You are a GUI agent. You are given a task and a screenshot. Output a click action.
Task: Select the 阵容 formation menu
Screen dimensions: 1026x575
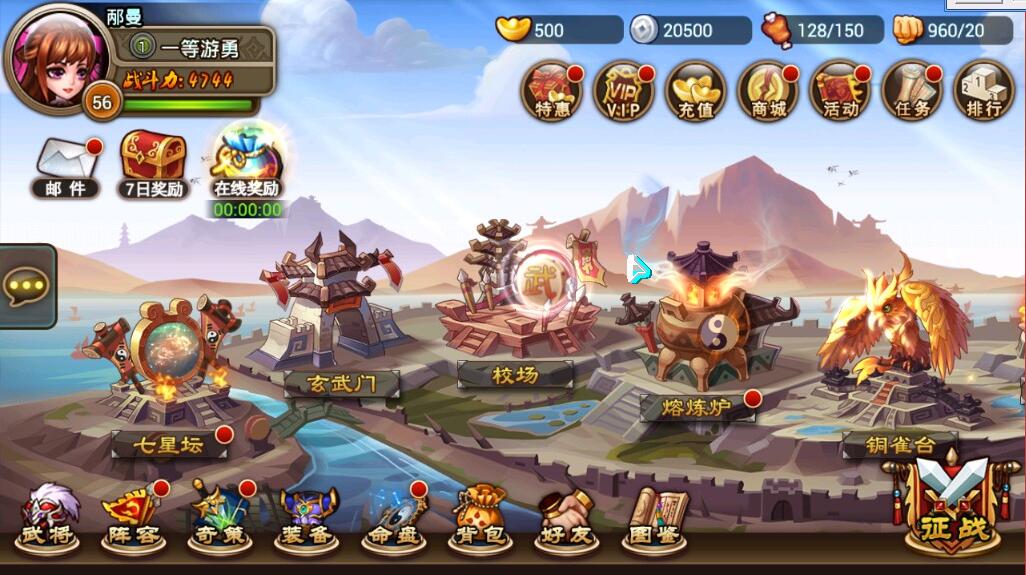(133, 518)
